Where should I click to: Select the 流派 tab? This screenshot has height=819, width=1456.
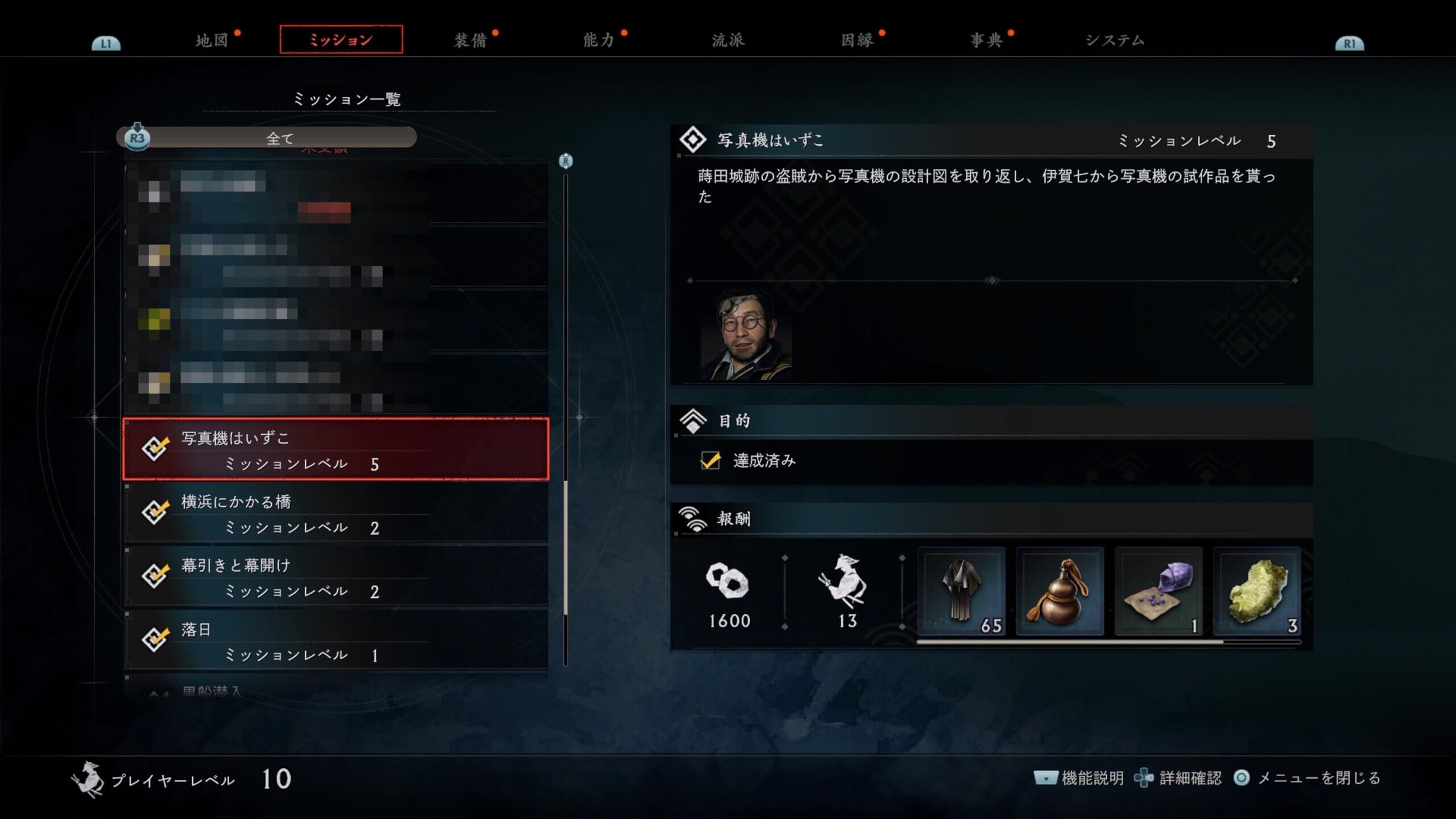pyautogui.click(x=728, y=40)
